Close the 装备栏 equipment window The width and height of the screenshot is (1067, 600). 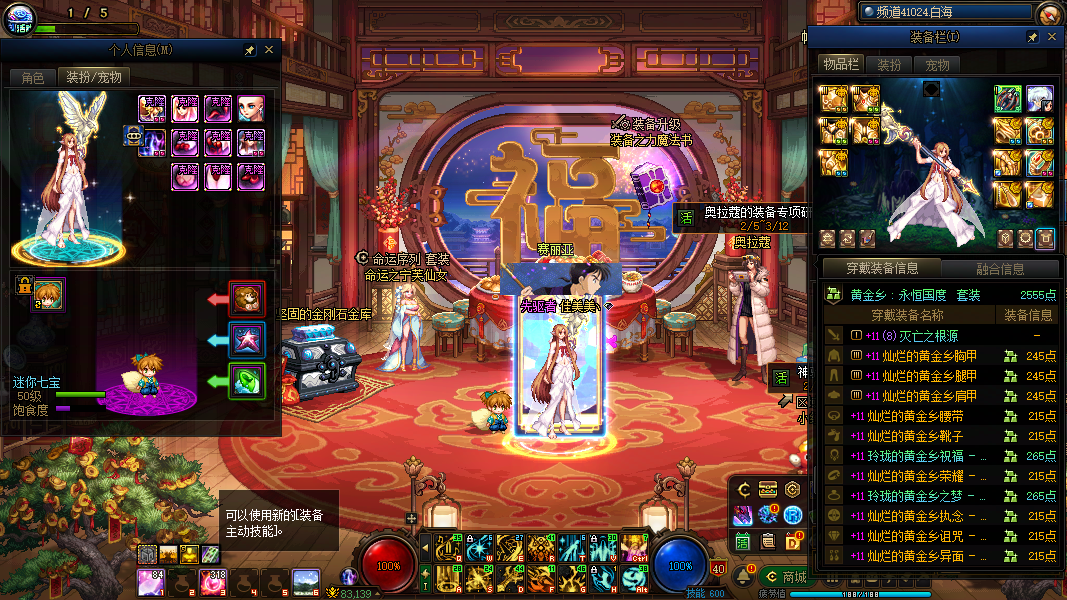coord(1050,36)
